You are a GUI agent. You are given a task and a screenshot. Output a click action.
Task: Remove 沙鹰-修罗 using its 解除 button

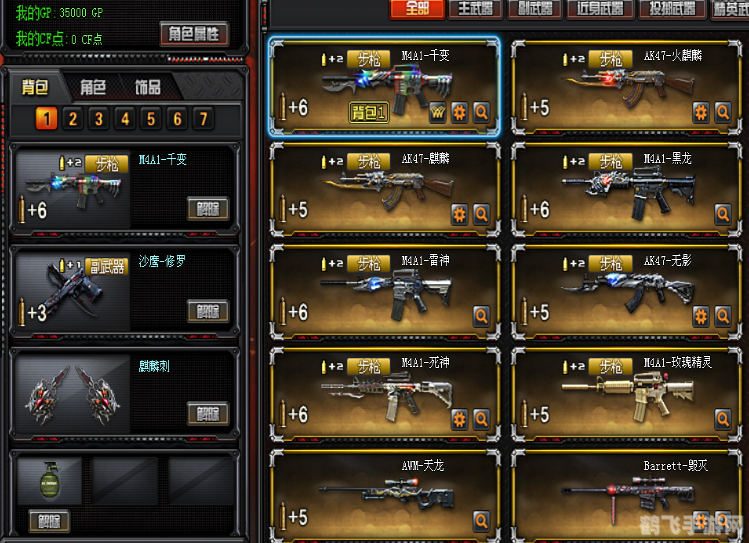207,311
